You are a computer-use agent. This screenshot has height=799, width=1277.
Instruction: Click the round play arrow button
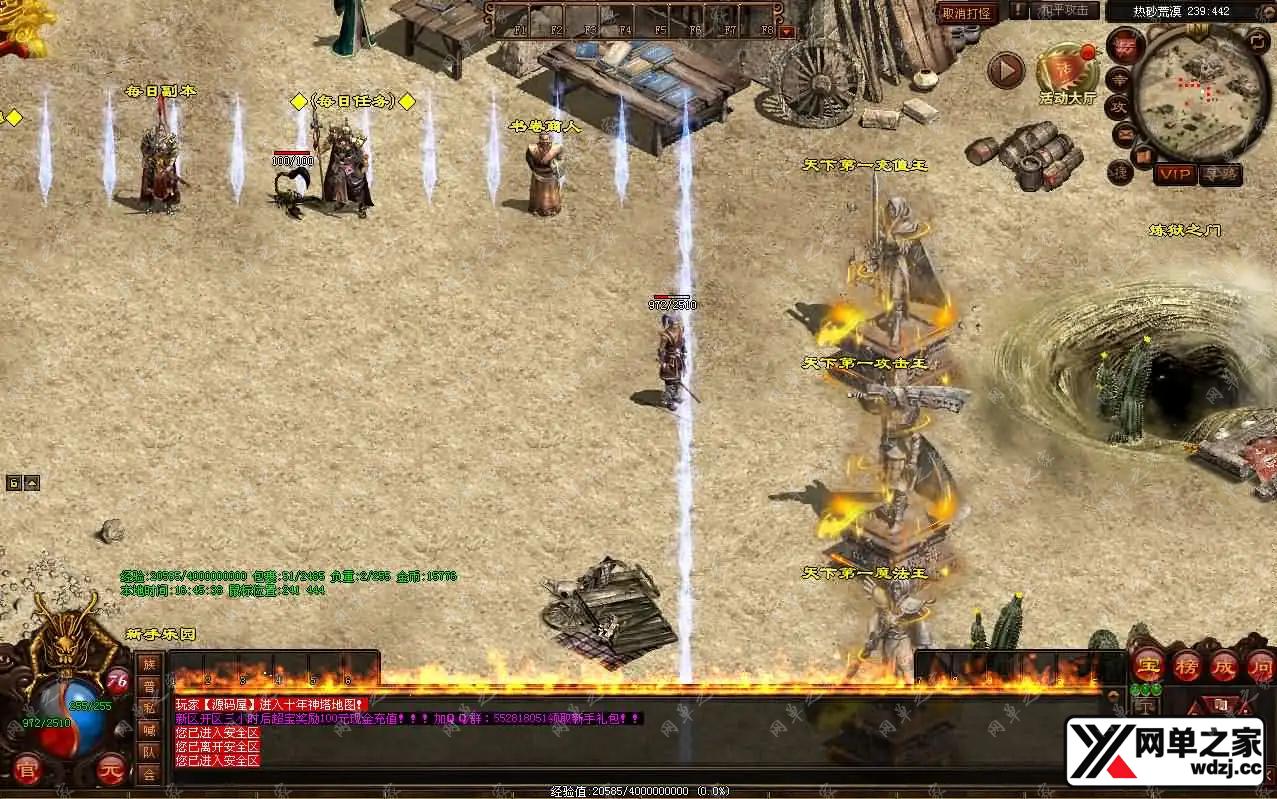pos(1006,71)
